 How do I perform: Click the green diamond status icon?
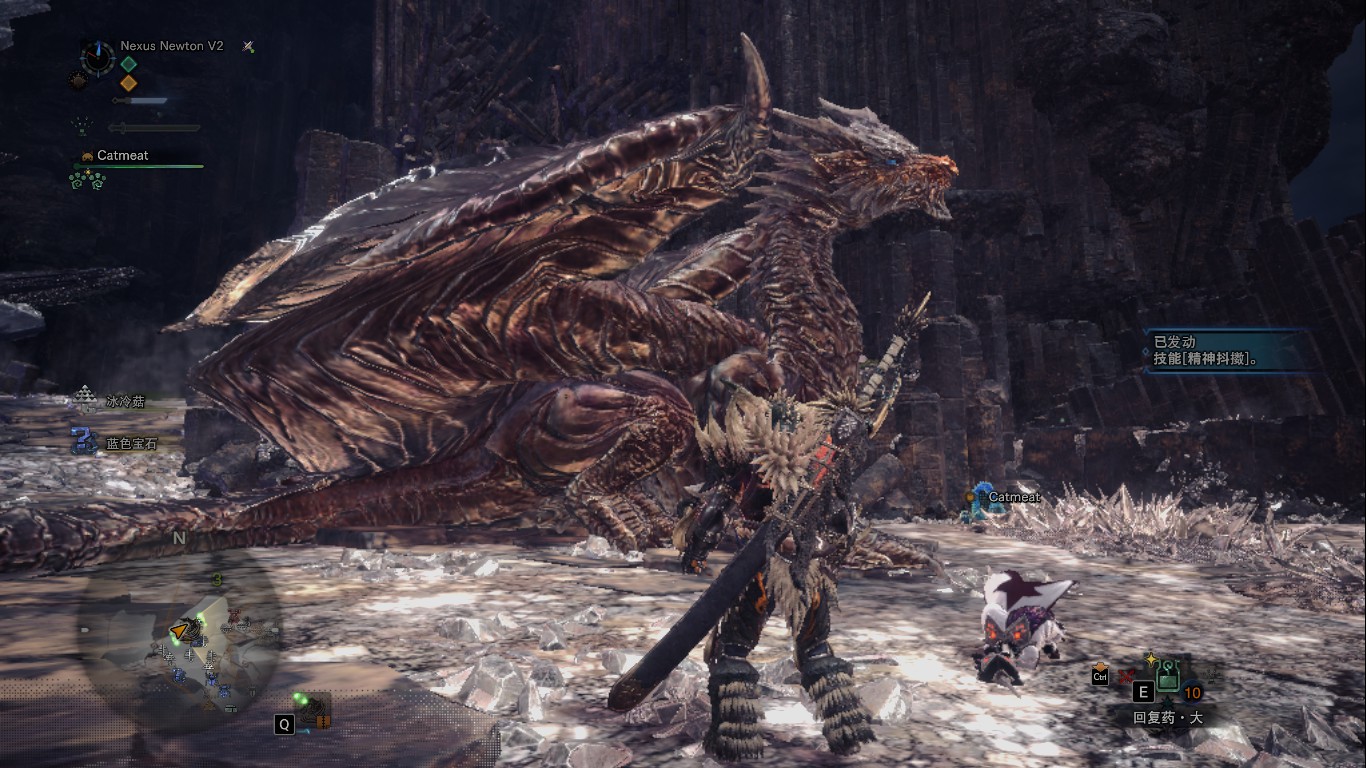(128, 64)
